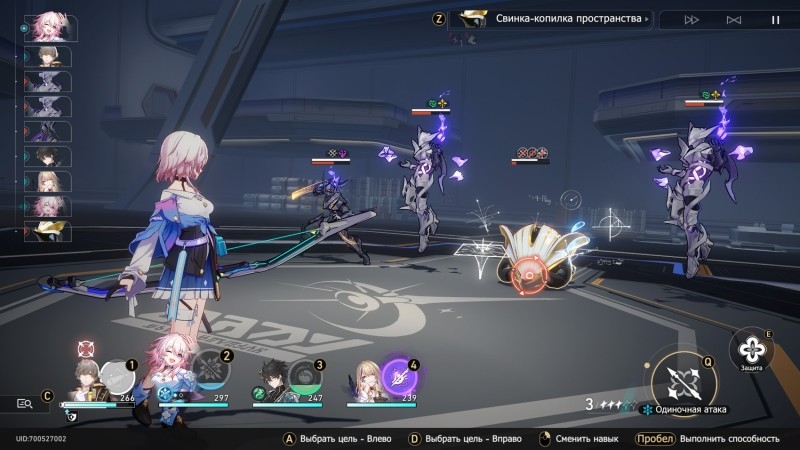Image resolution: width=800 pixels, height=450 pixels.
Task: Toggle double-speed battle mode
Action: point(692,19)
